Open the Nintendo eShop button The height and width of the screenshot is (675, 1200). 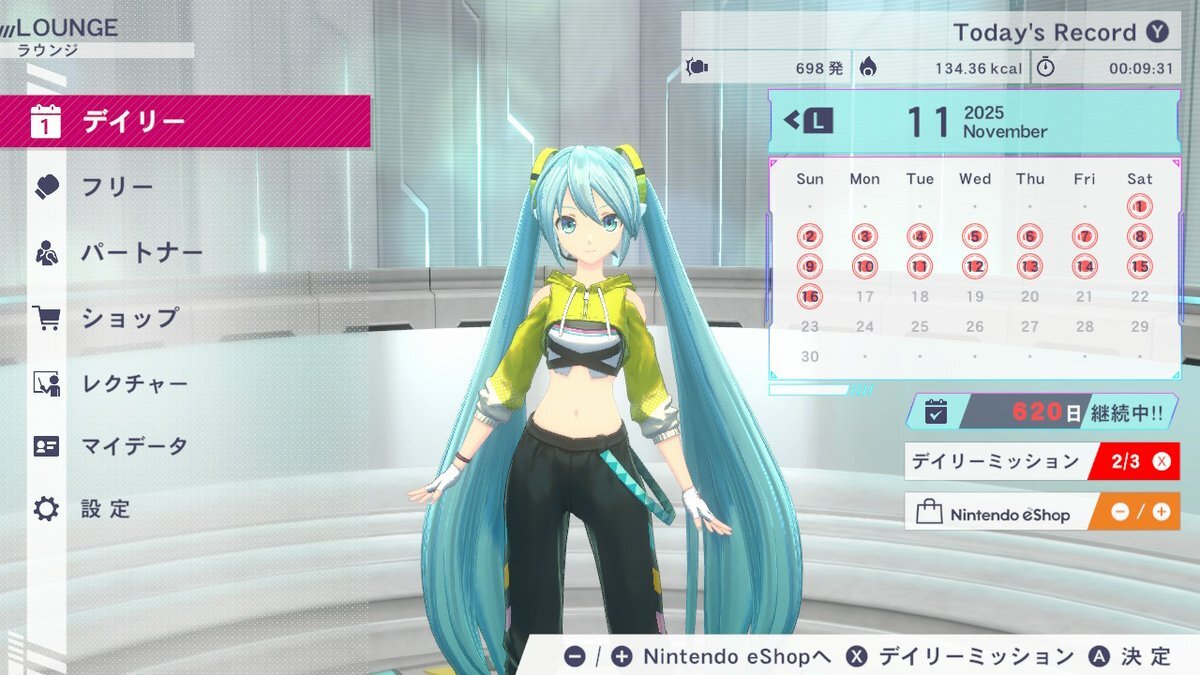coord(1041,512)
